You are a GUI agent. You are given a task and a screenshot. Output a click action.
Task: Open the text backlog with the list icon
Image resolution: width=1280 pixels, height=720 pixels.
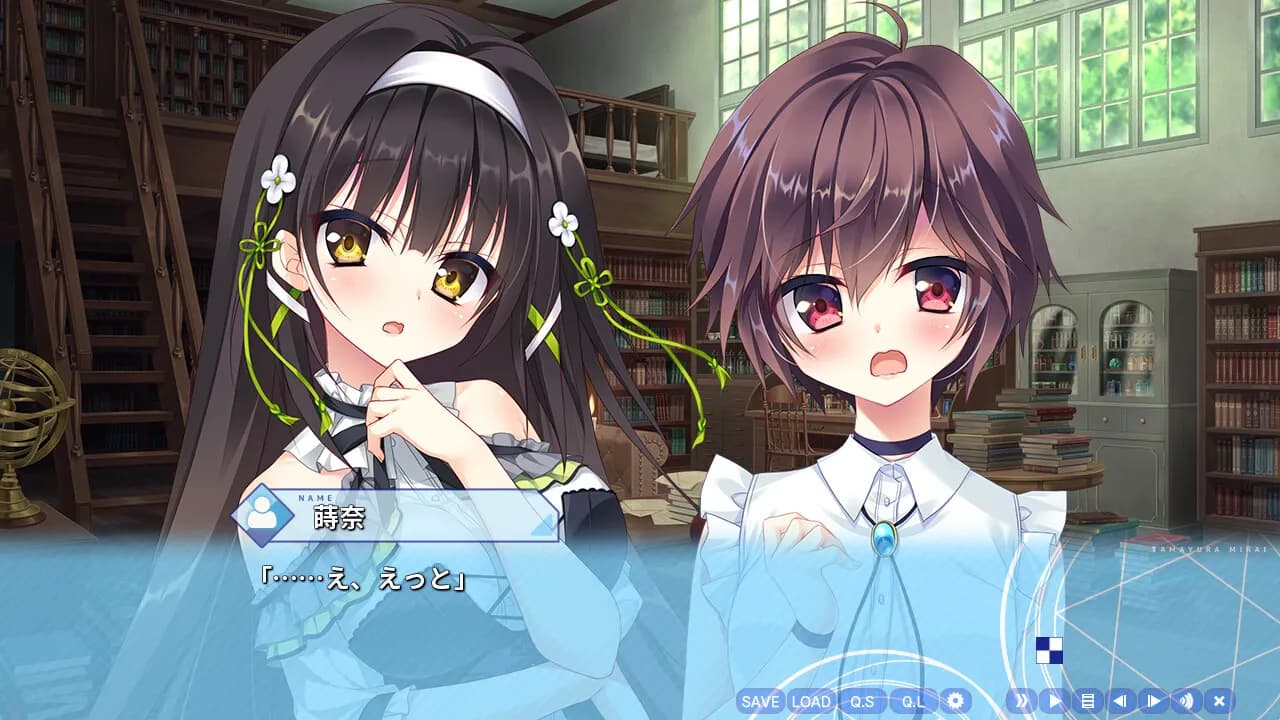tap(1086, 702)
